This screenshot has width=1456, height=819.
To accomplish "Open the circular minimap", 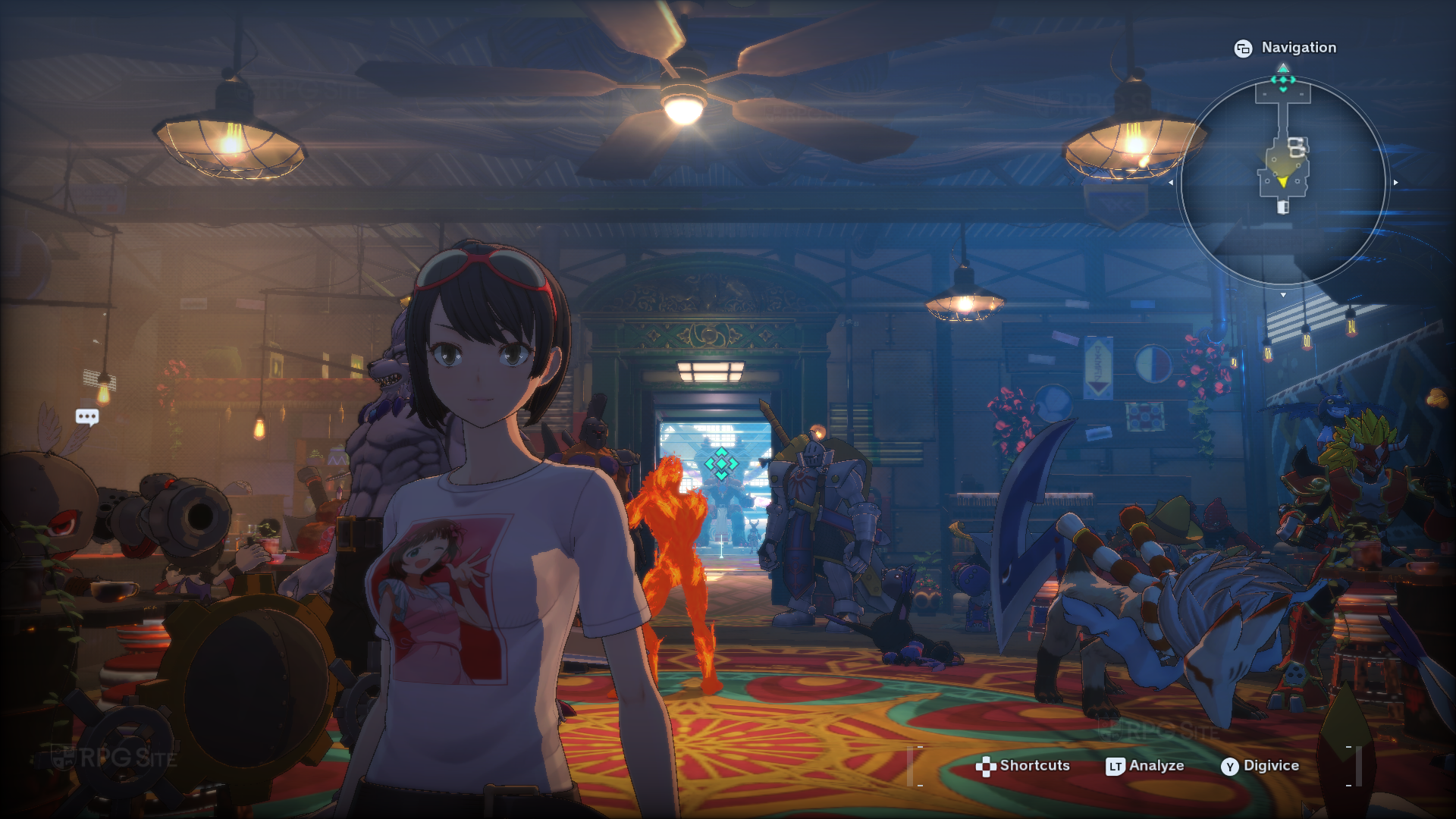I will (1283, 182).
